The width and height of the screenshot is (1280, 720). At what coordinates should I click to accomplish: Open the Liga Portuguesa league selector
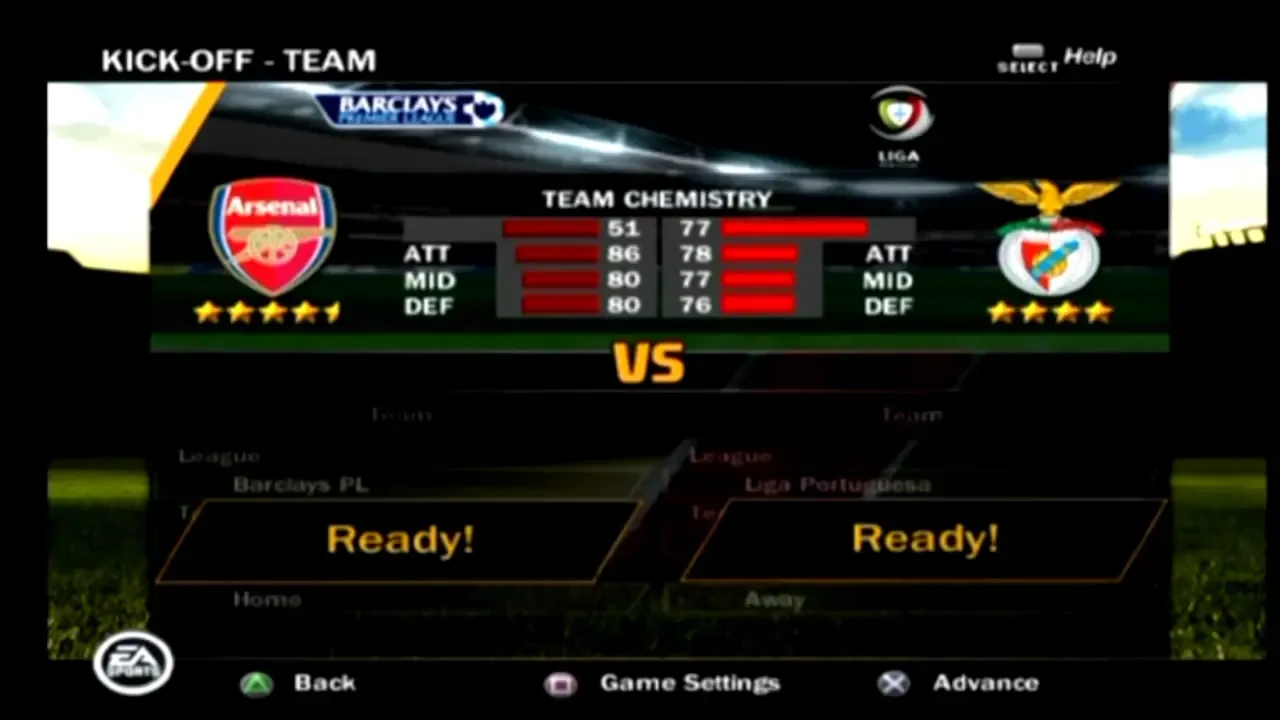click(838, 483)
